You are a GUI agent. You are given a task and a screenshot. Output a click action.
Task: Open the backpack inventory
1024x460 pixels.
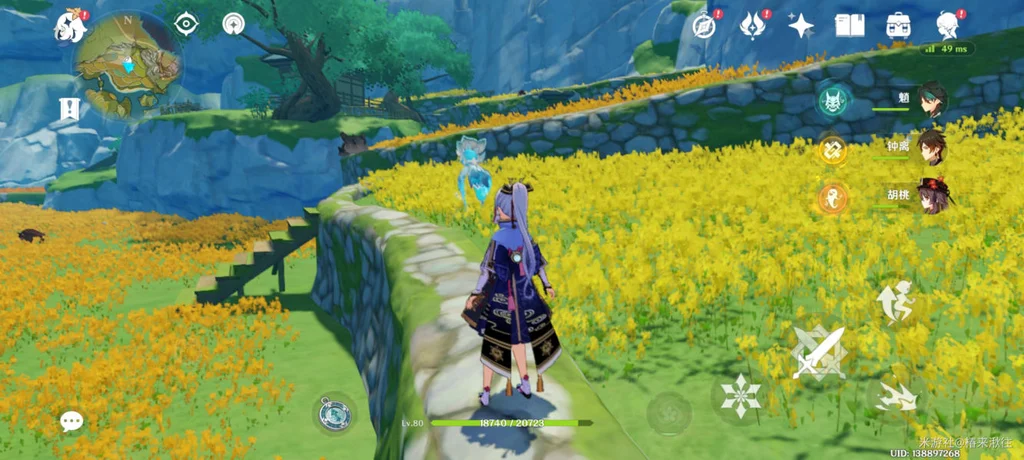pos(898,26)
